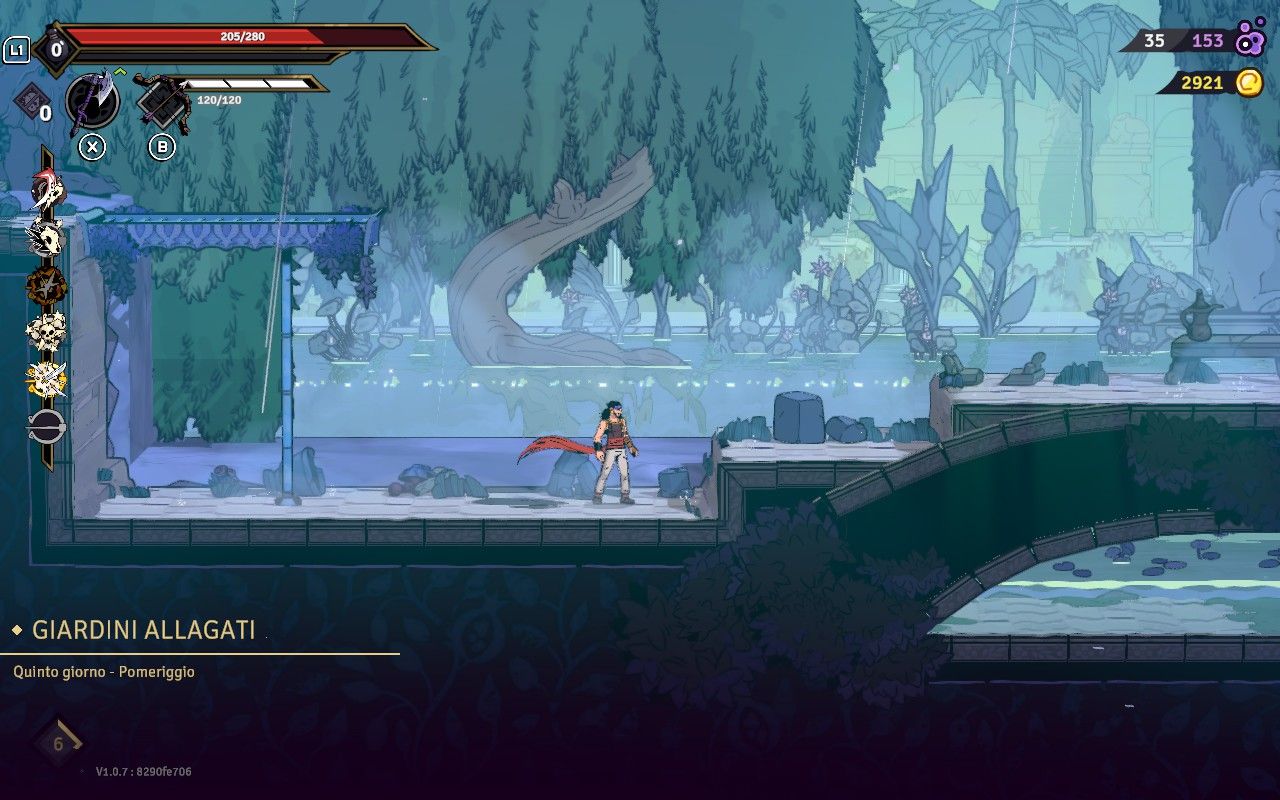Select the battle axe weapon icon
The height and width of the screenshot is (800, 1280).
pyautogui.click(x=92, y=100)
